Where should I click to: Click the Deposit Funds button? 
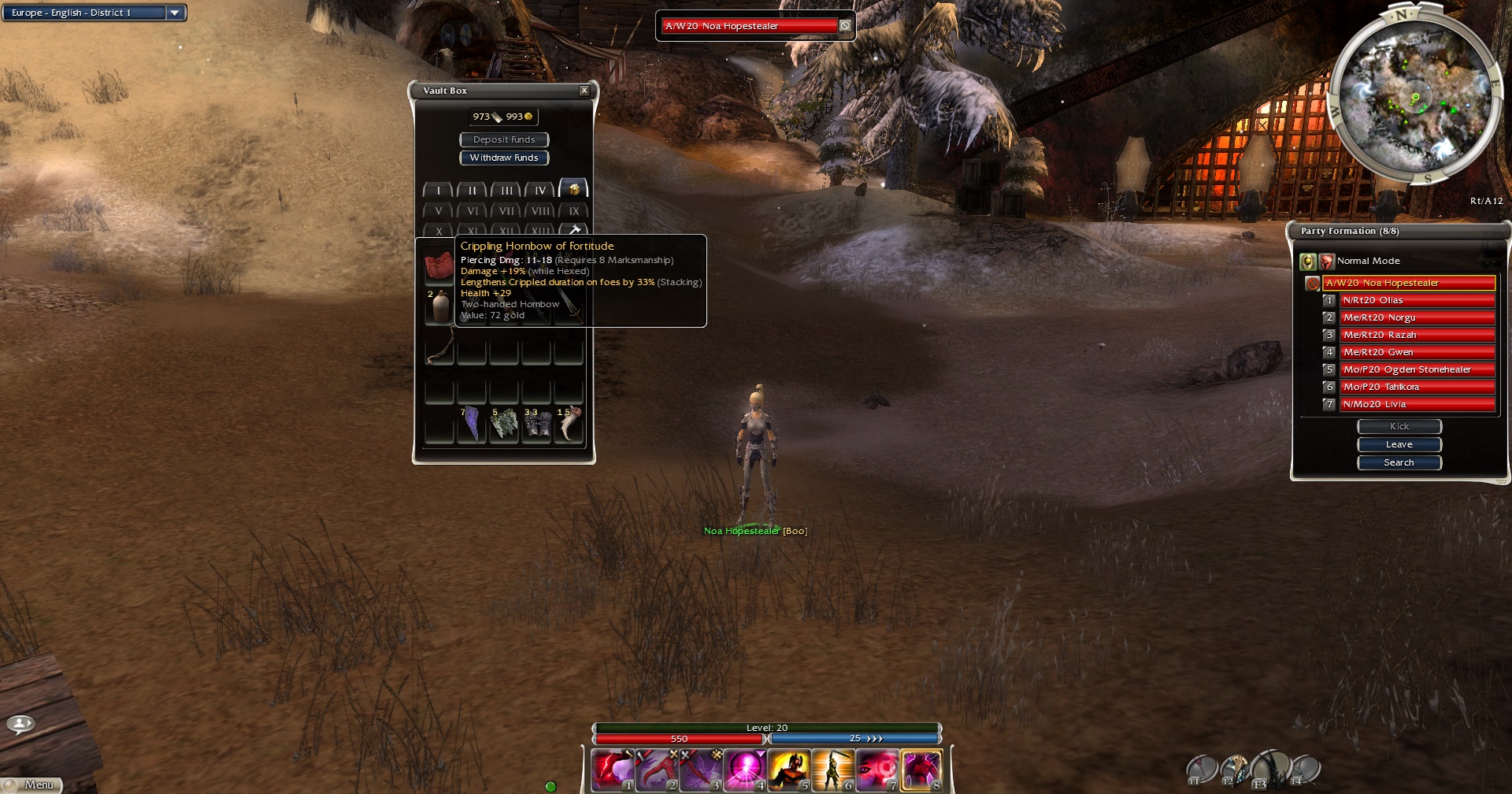pos(504,139)
